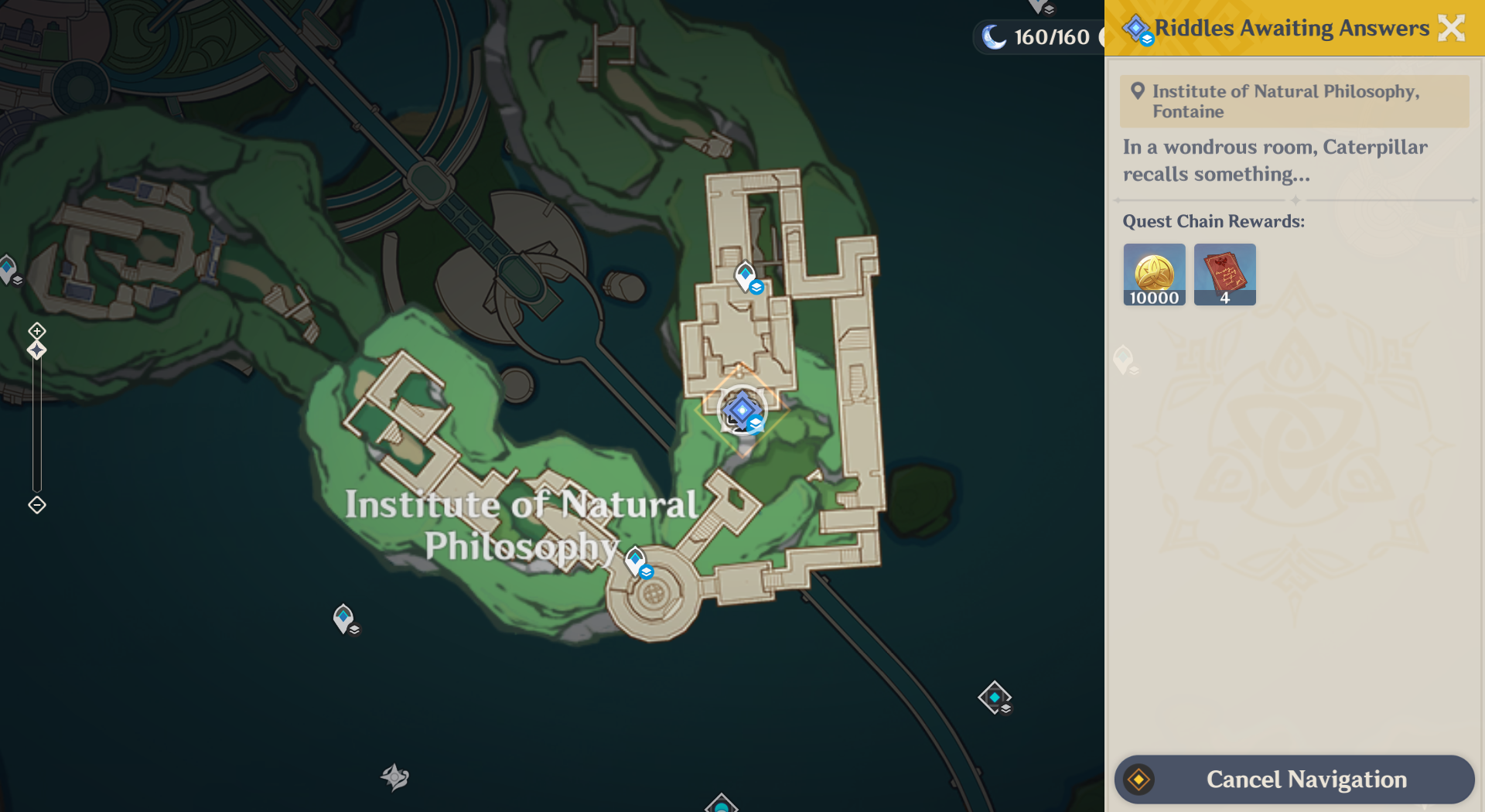Toggle the layer badge on the plaza waypoint
The image size is (1485, 812).
coord(647,573)
